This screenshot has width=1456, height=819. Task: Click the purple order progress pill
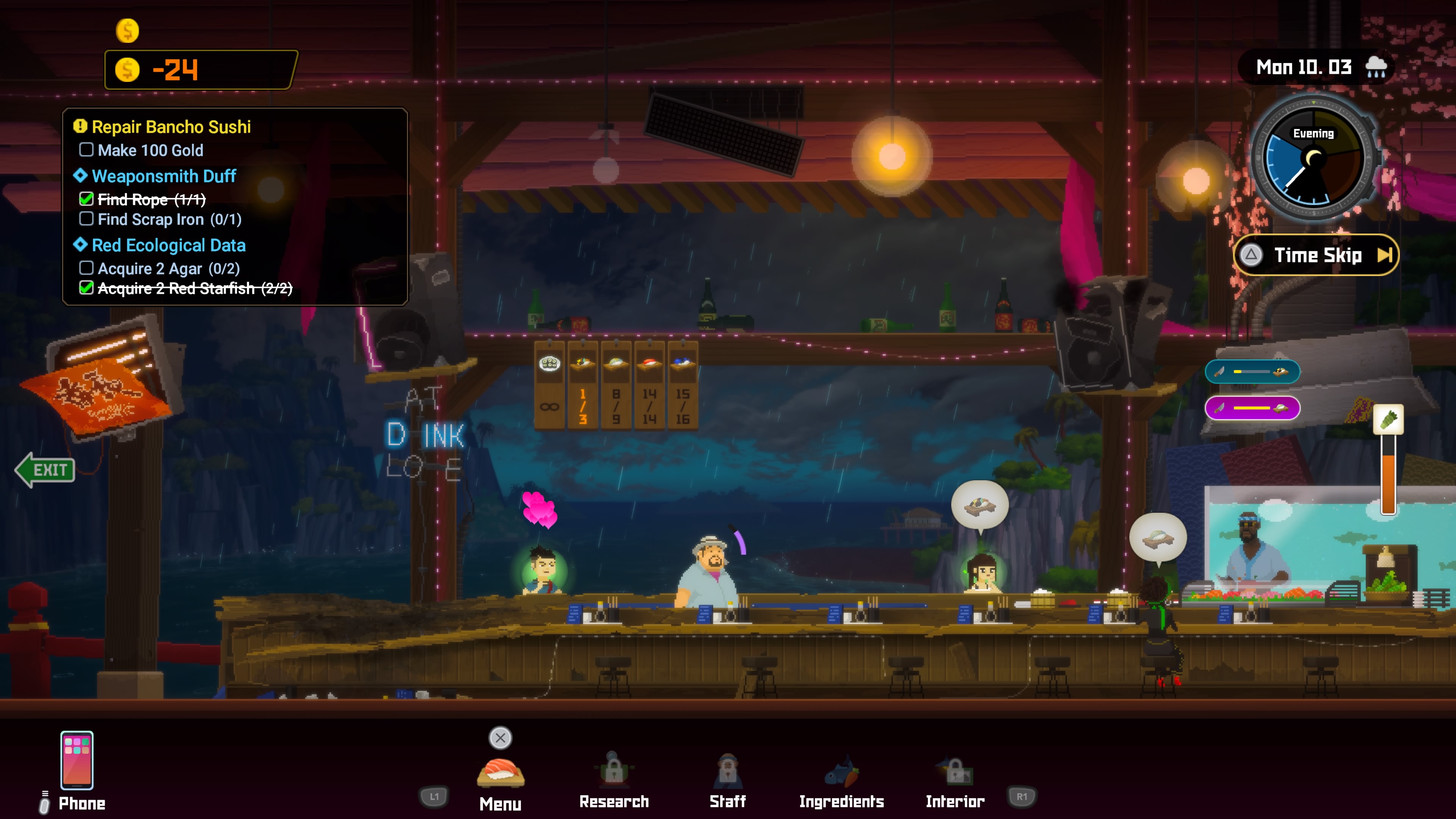[1252, 408]
